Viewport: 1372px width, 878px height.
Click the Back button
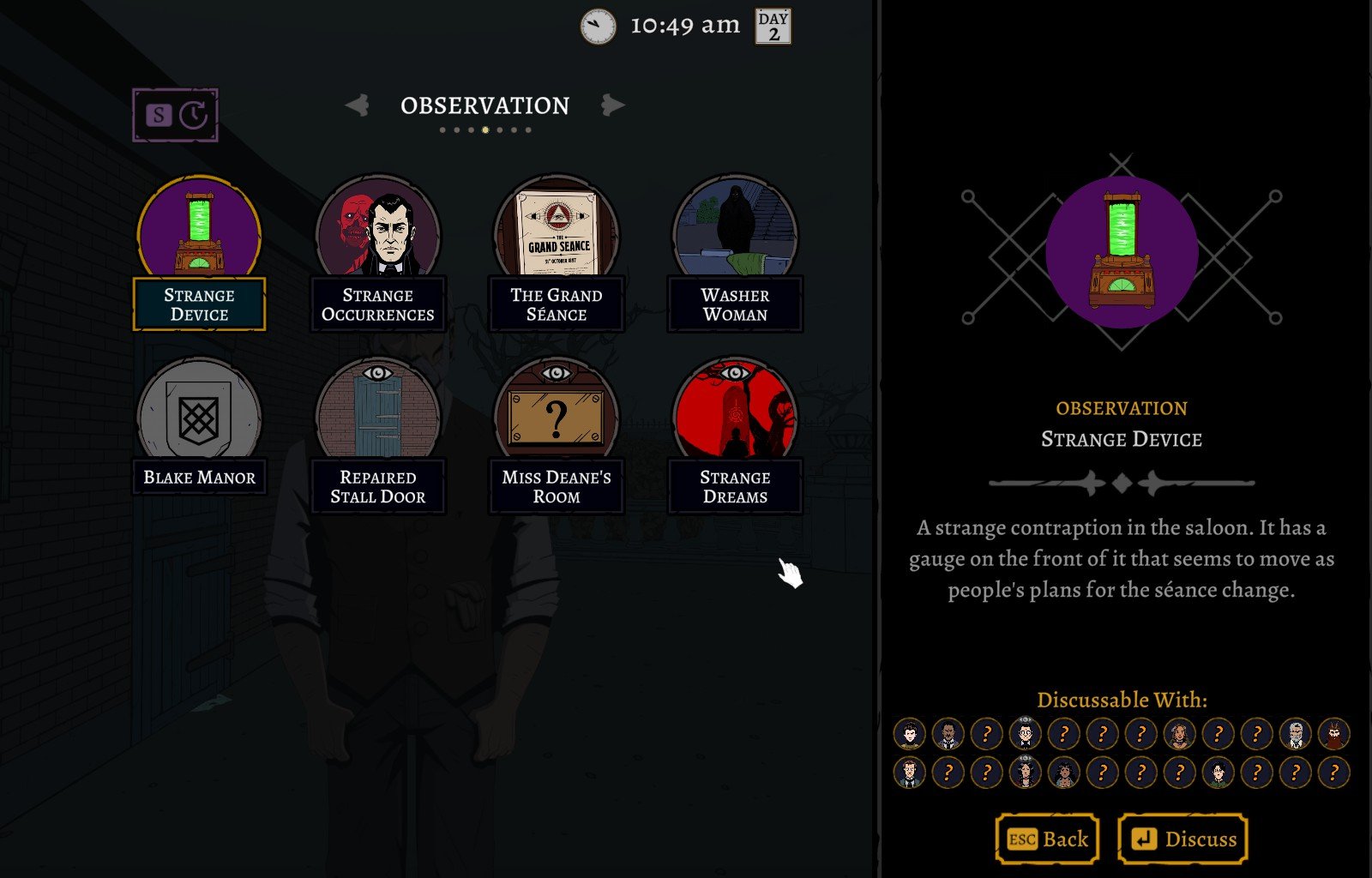pyautogui.click(x=1047, y=839)
